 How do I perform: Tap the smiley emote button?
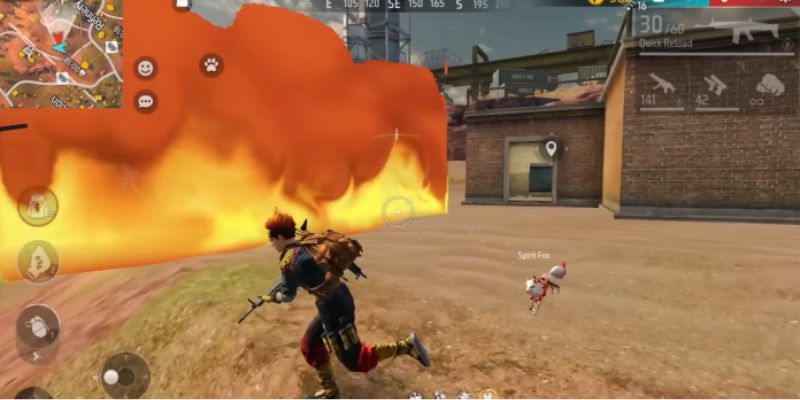tap(146, 68)
